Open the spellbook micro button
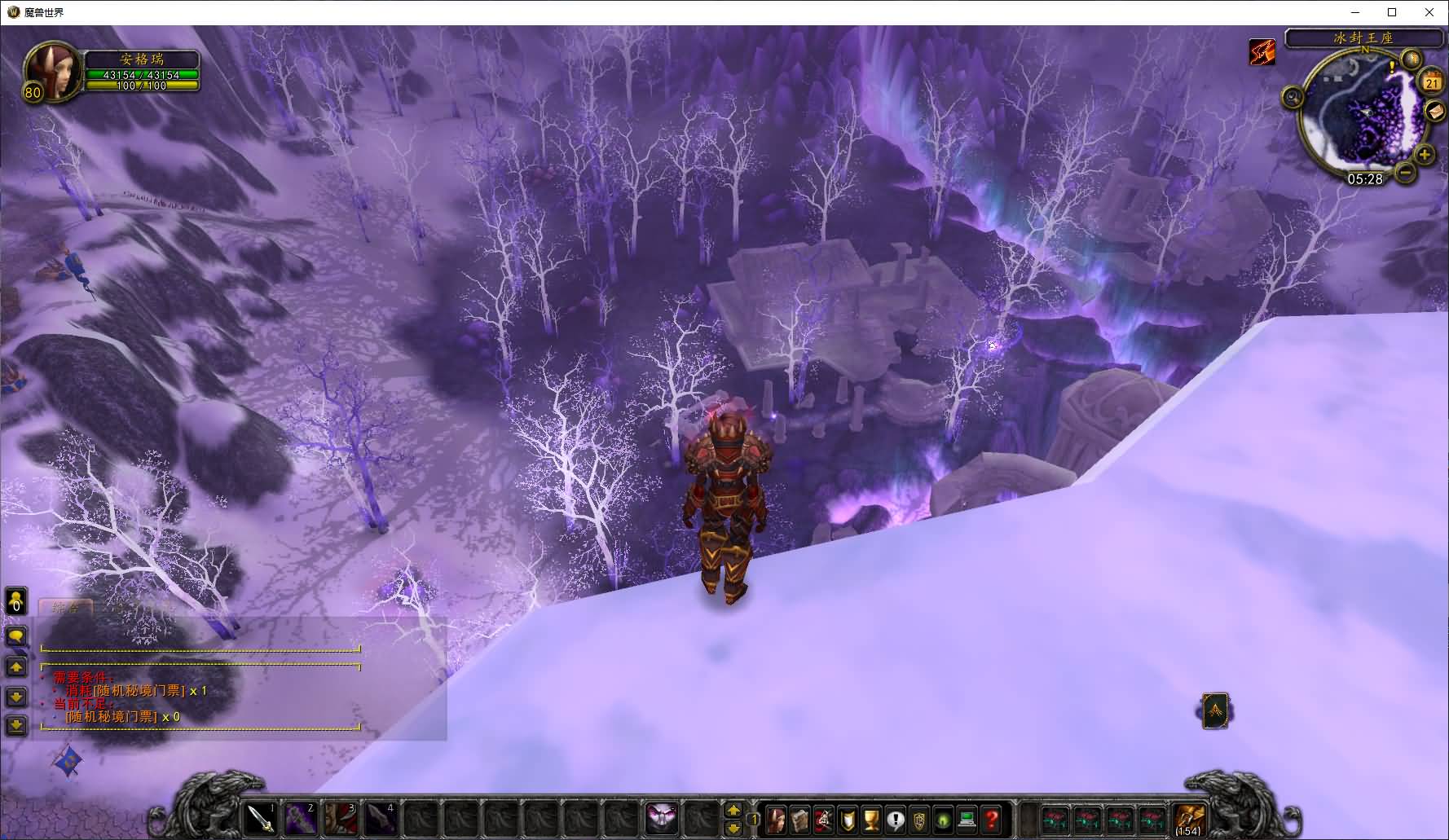 point(799,819)
